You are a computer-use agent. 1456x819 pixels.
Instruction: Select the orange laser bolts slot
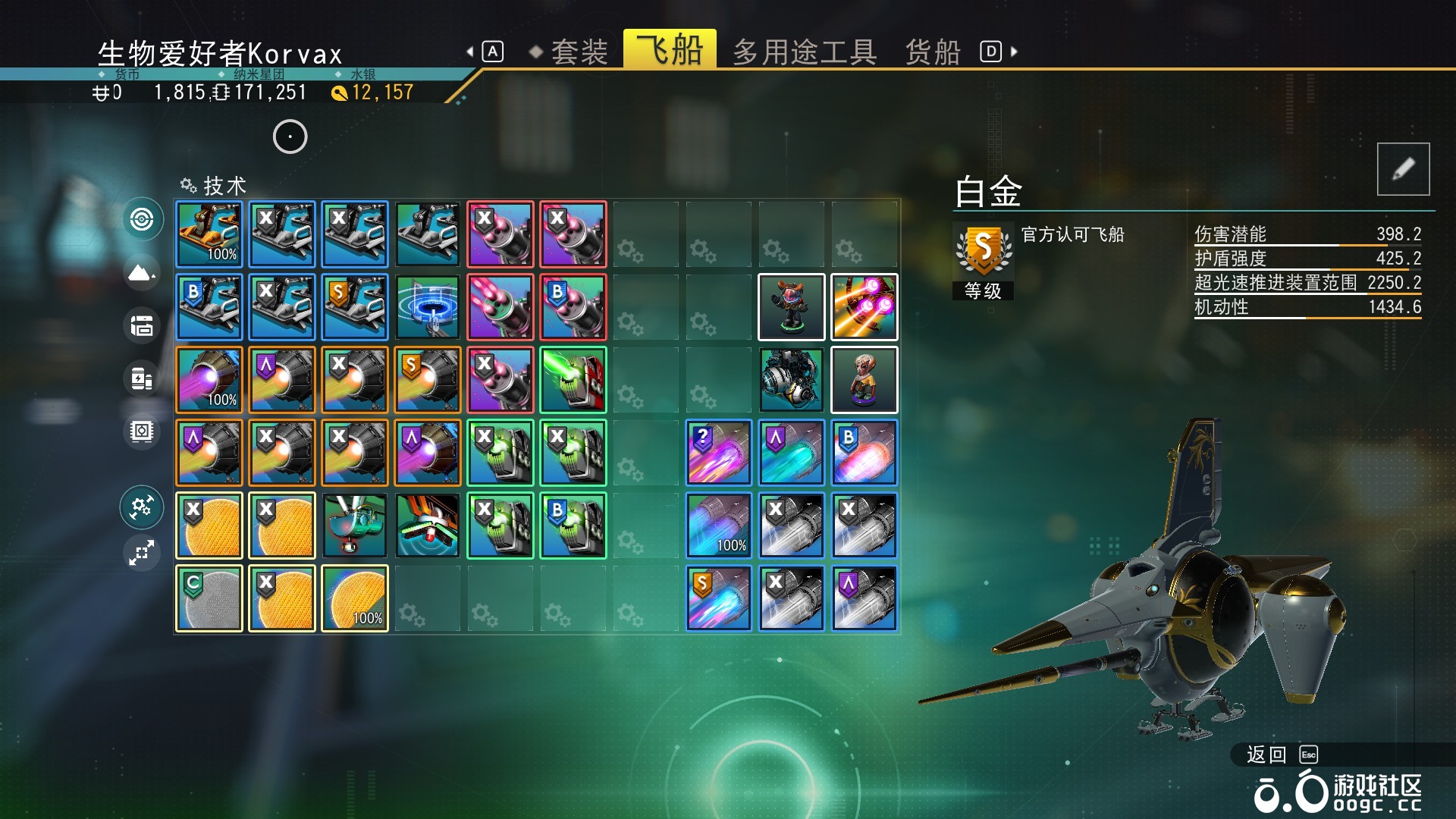(x=864, y=307)
